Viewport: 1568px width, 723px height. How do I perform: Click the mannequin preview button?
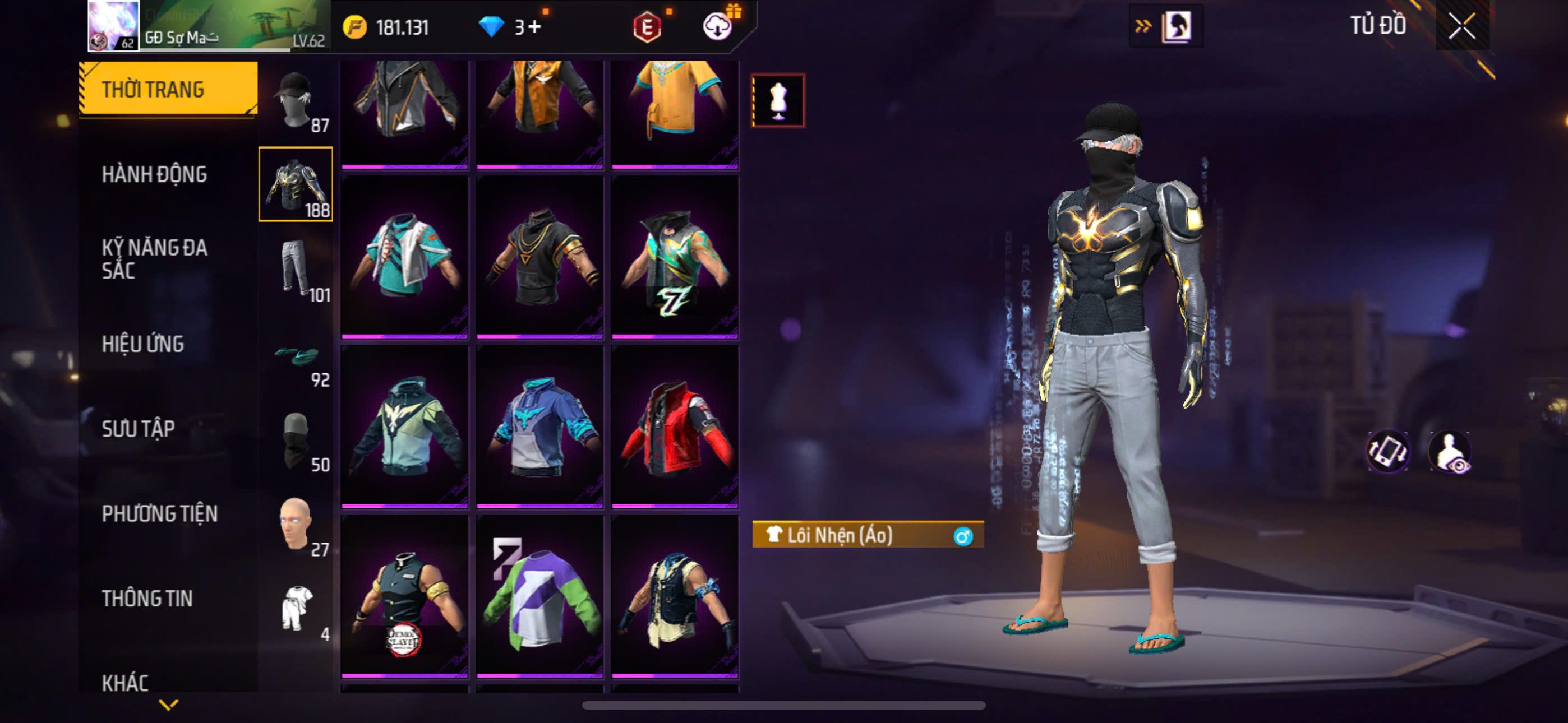[x=778, y=100]
